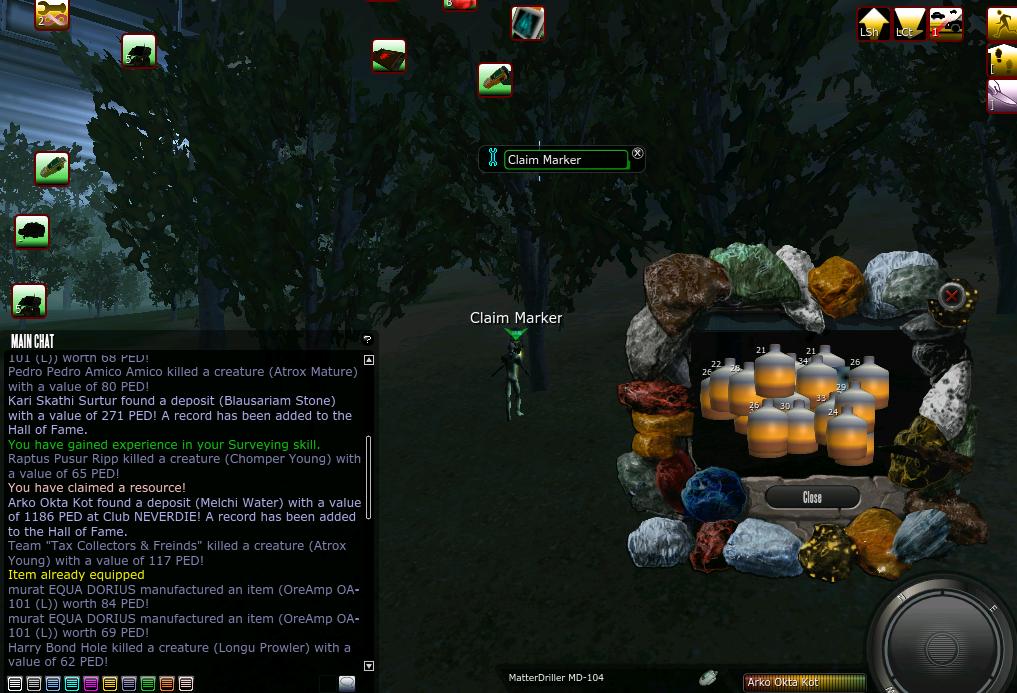Toggle the orange chat channel filter

click(x=167, y=684)
